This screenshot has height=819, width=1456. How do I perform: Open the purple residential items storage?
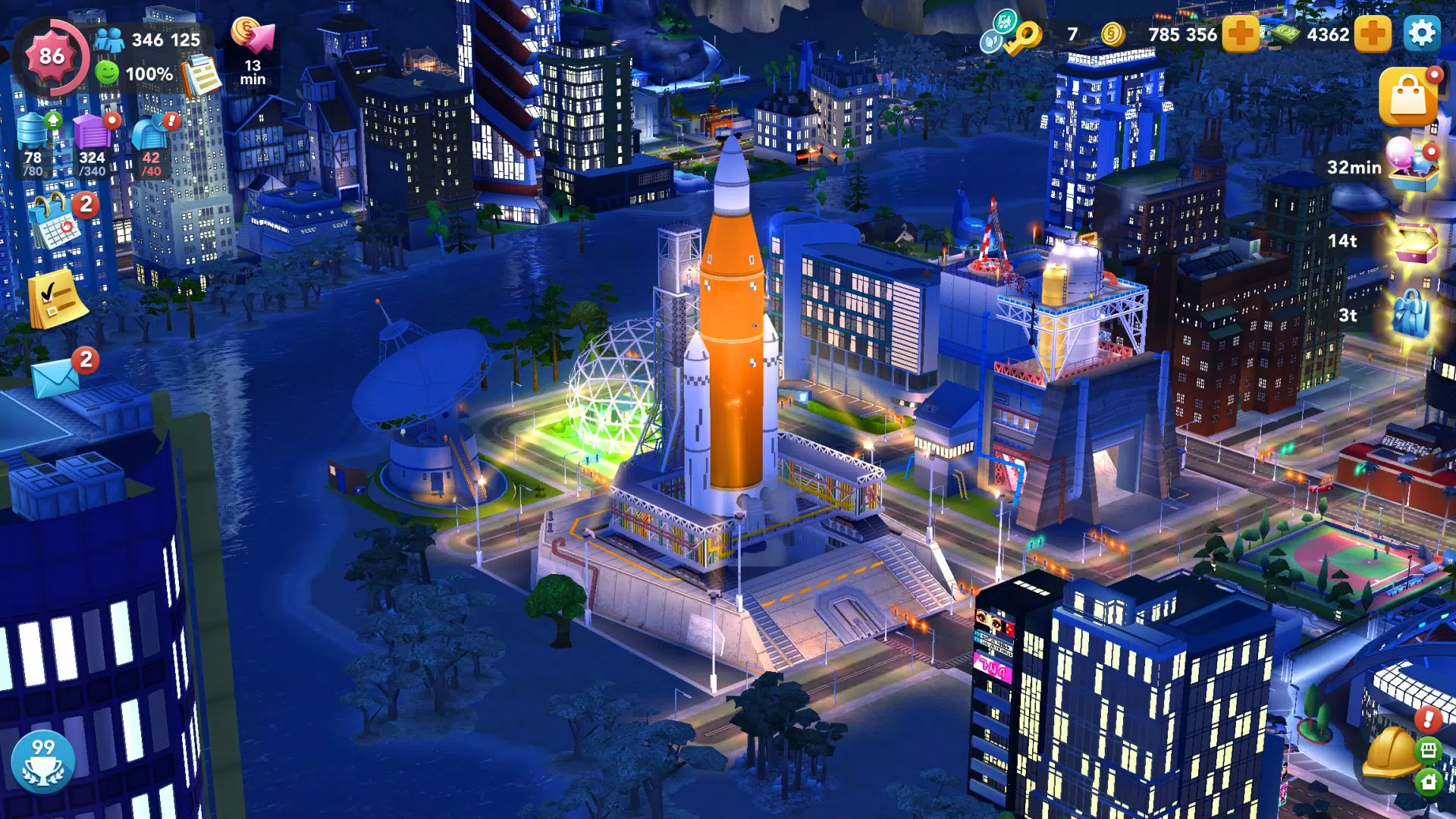[x=89, y=133]
